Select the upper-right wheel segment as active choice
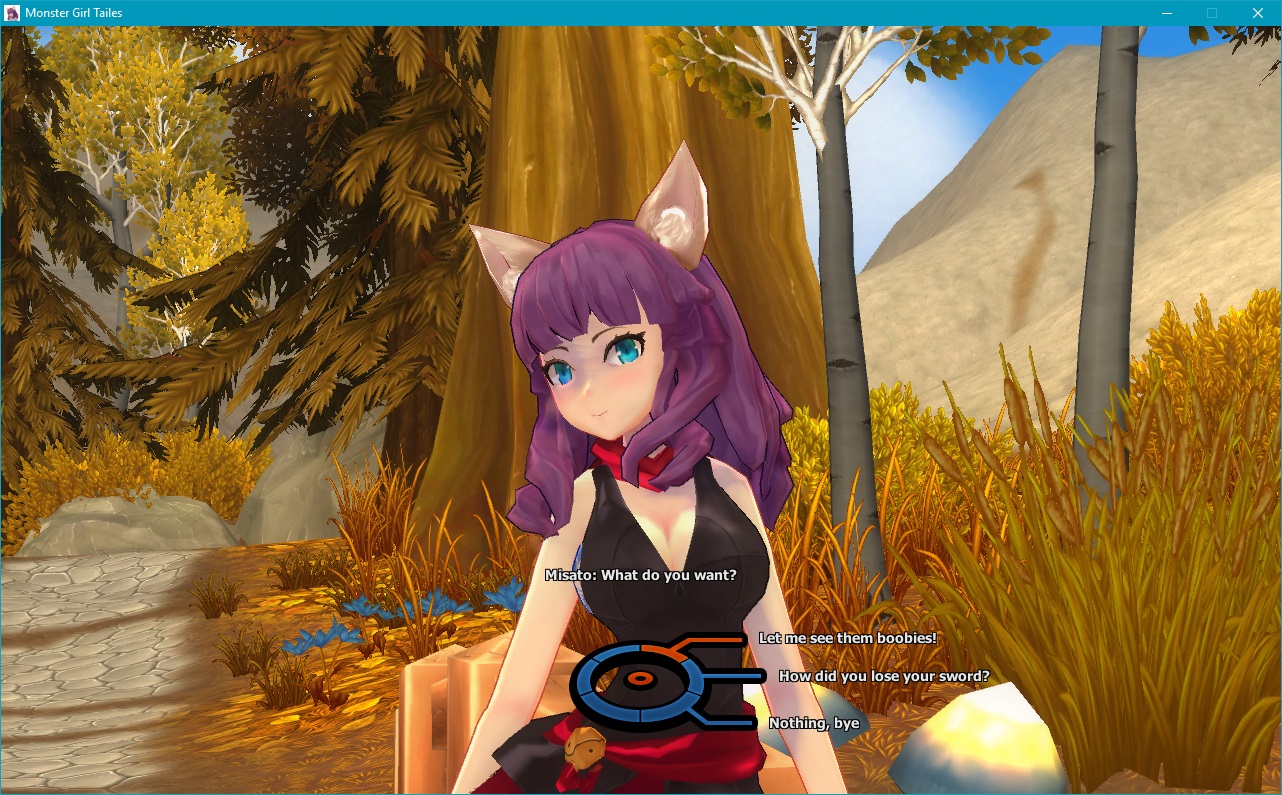This screenshot has width=1282, height=795. [662, 652]
